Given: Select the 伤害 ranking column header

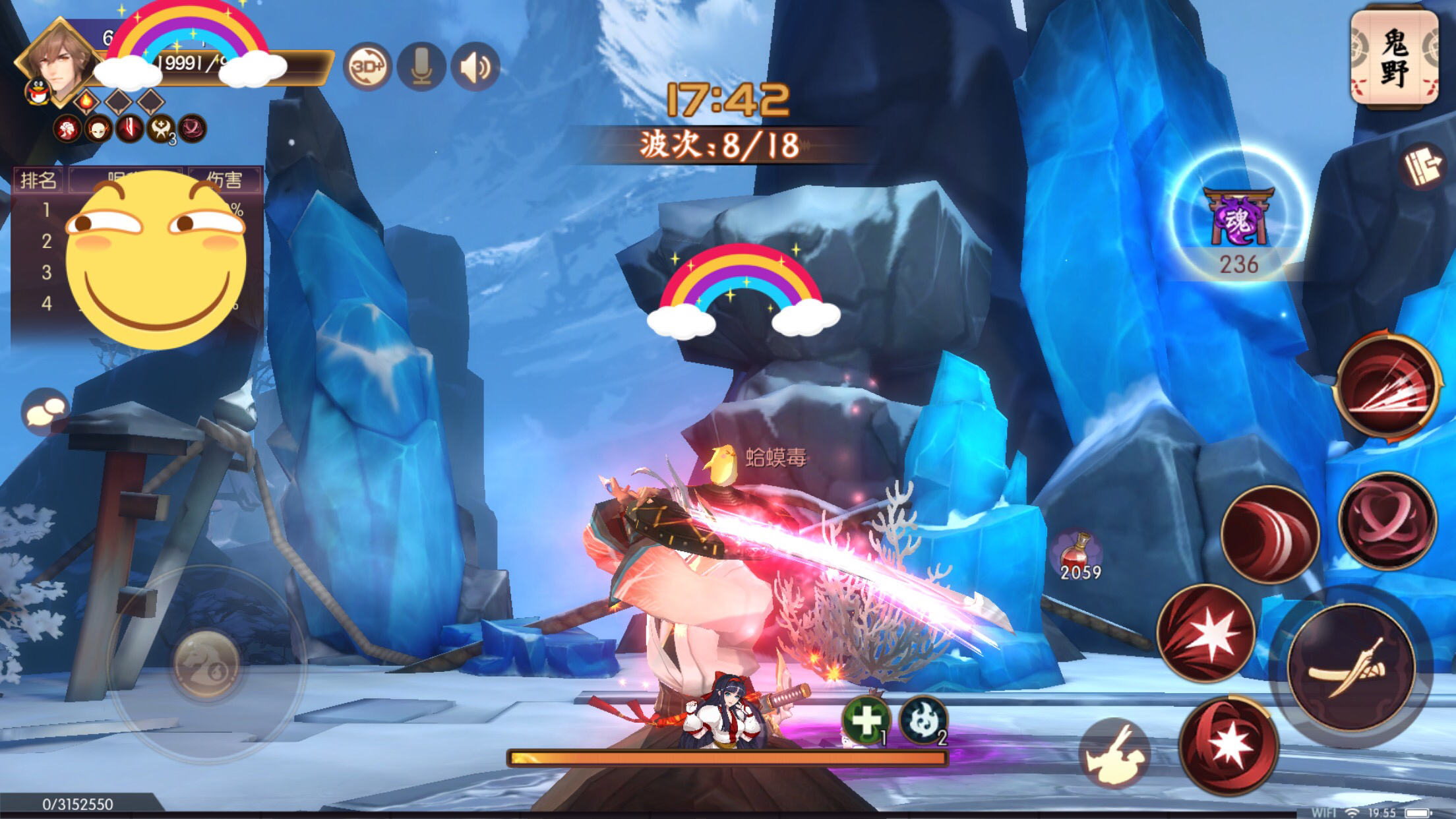Looking at the screenshot, I should (224, 179).
